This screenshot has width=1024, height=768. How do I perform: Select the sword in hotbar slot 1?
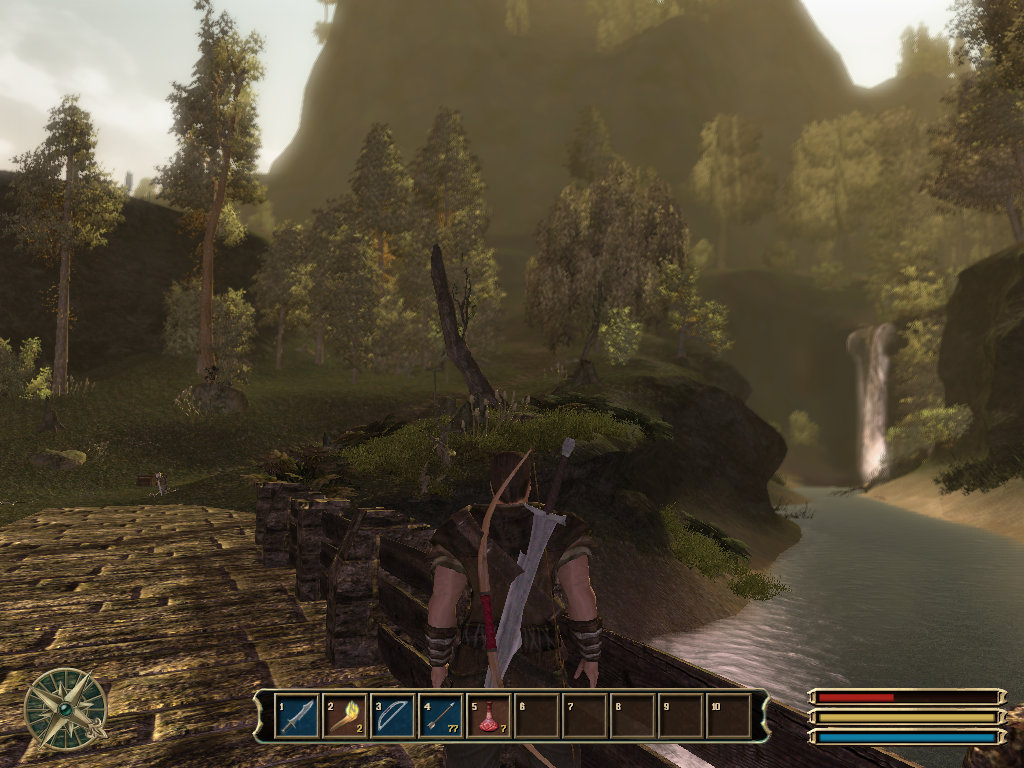(297, 716)
